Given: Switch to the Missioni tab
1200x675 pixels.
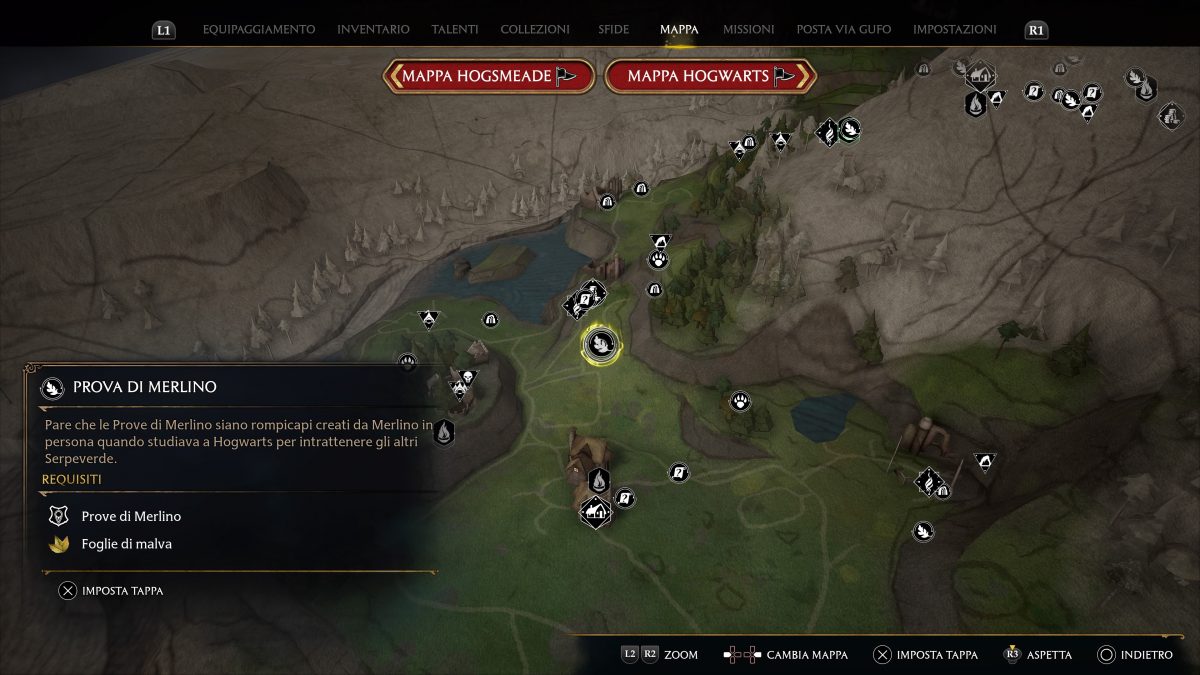Looking at the screenshot, I should pyautogui.click(x=748, y=30).
